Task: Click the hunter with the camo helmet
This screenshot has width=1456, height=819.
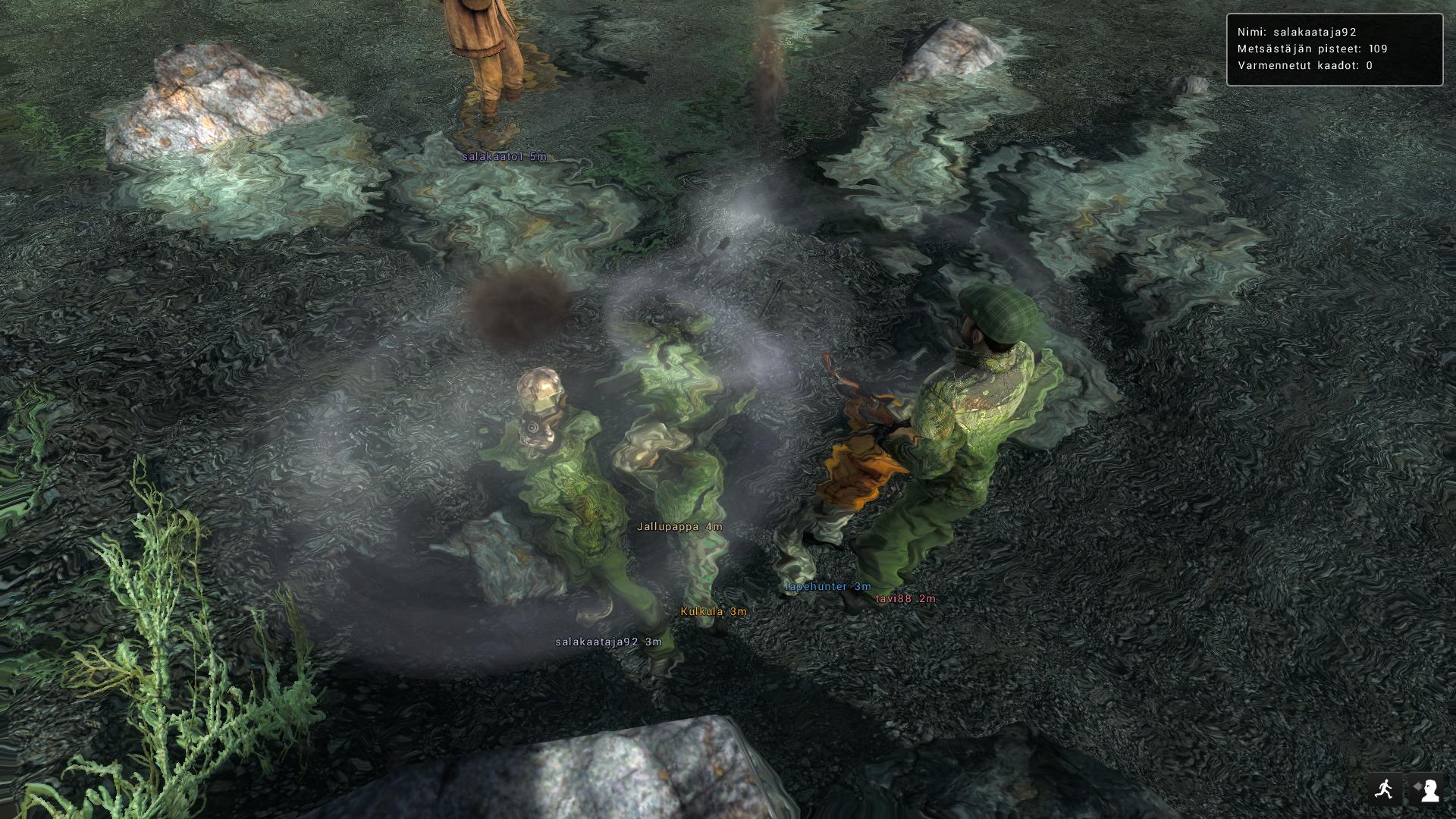Action: [x=554, y=432]
